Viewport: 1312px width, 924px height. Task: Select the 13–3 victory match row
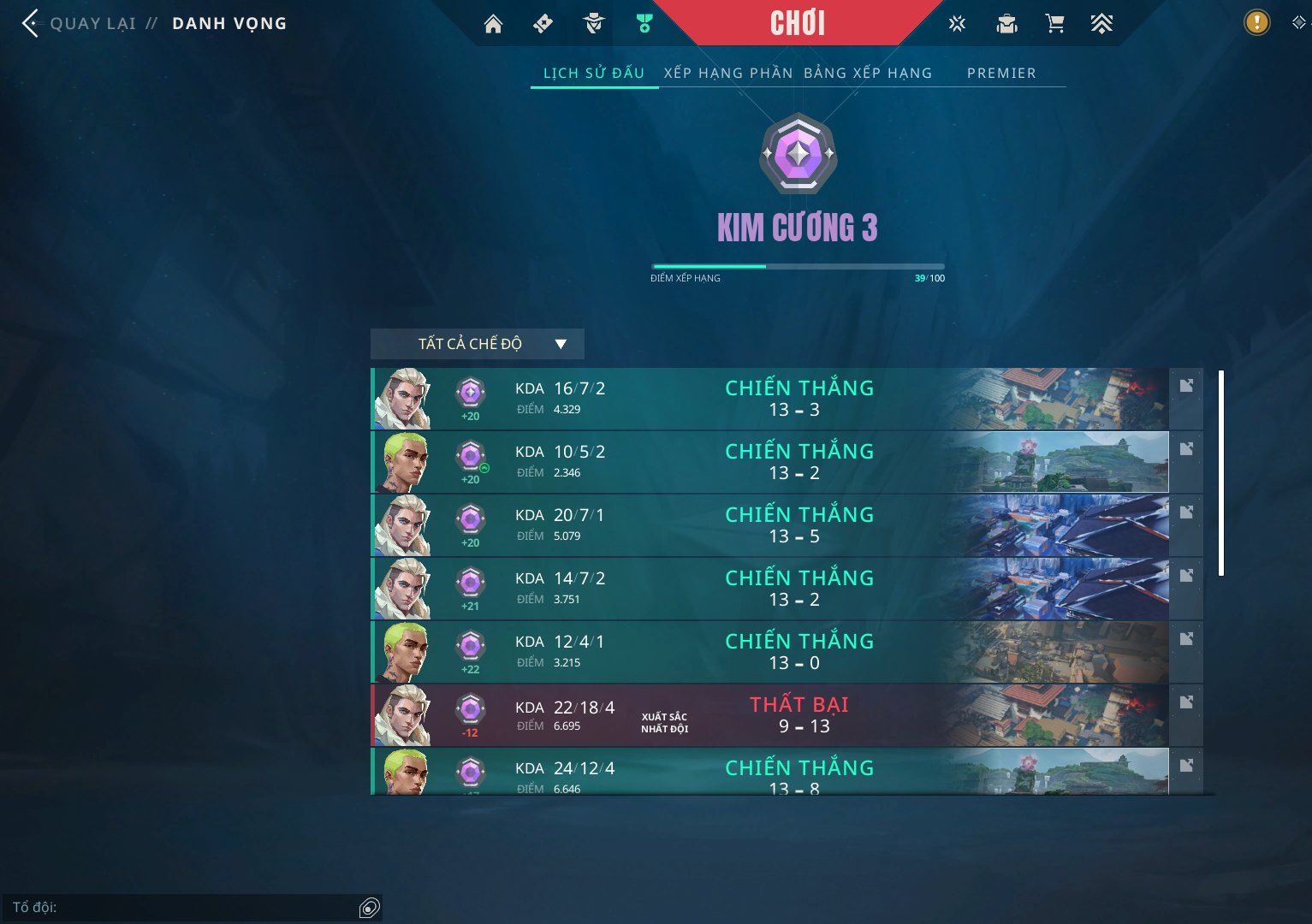(770, 399)
